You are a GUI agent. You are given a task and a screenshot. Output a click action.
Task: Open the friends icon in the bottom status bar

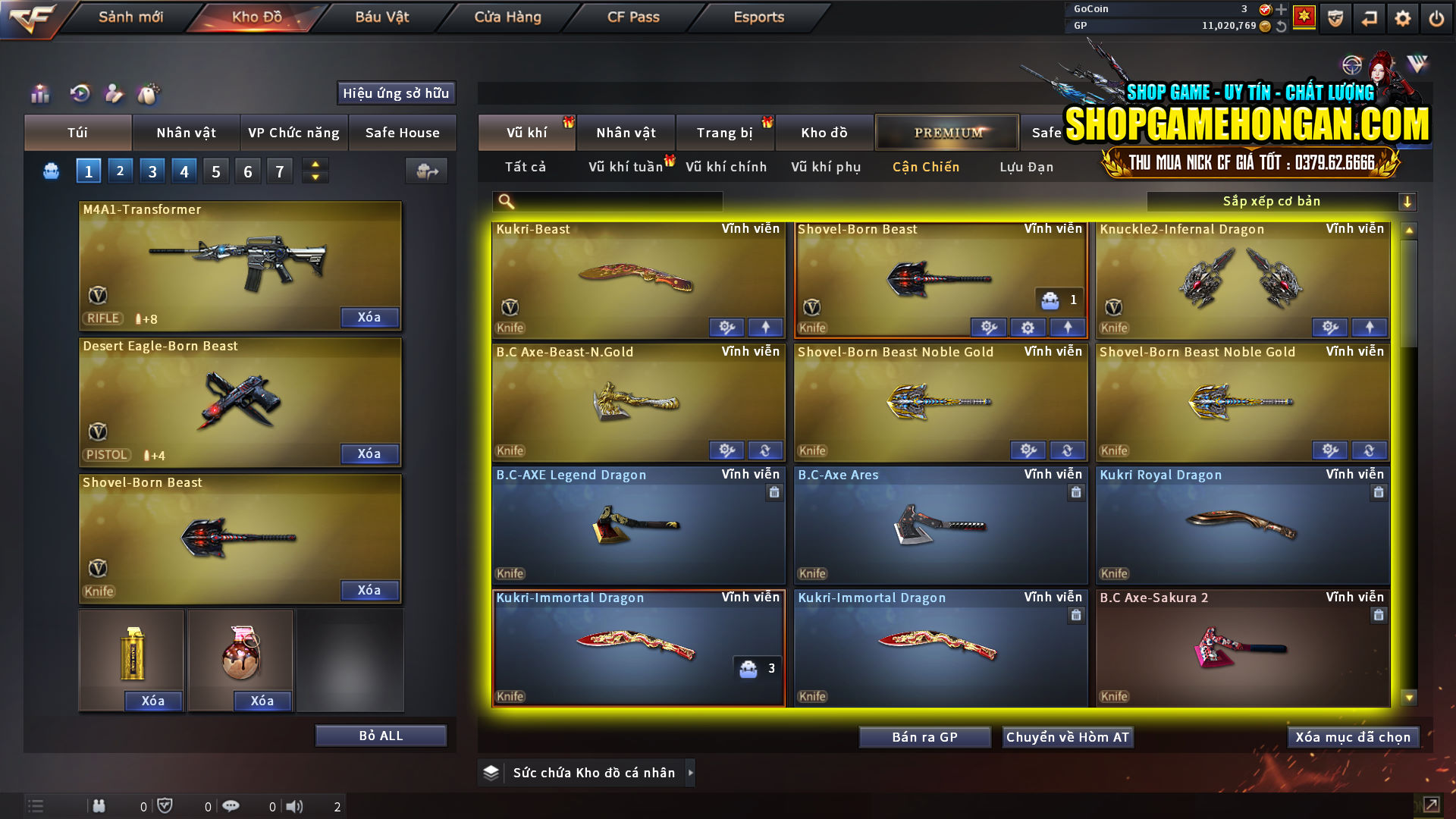click(99, 805)
